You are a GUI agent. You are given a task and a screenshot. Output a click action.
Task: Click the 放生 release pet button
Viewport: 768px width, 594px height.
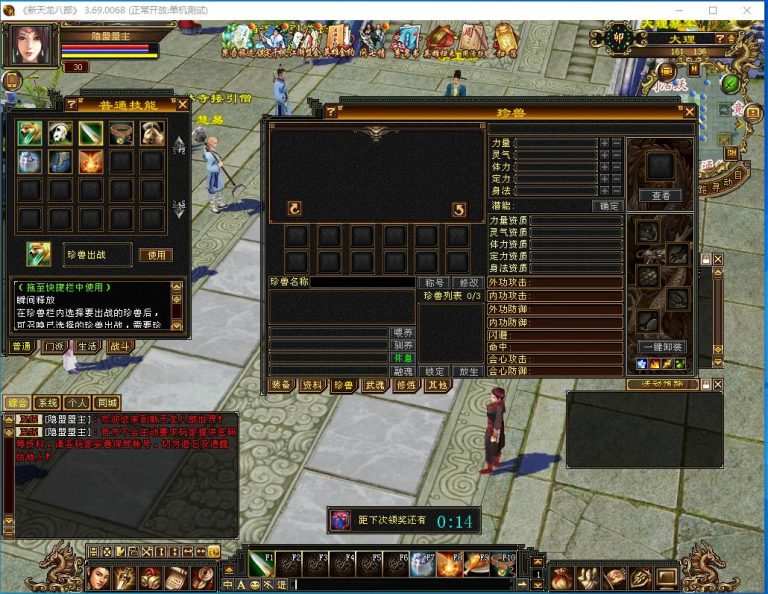pos(466,371)
